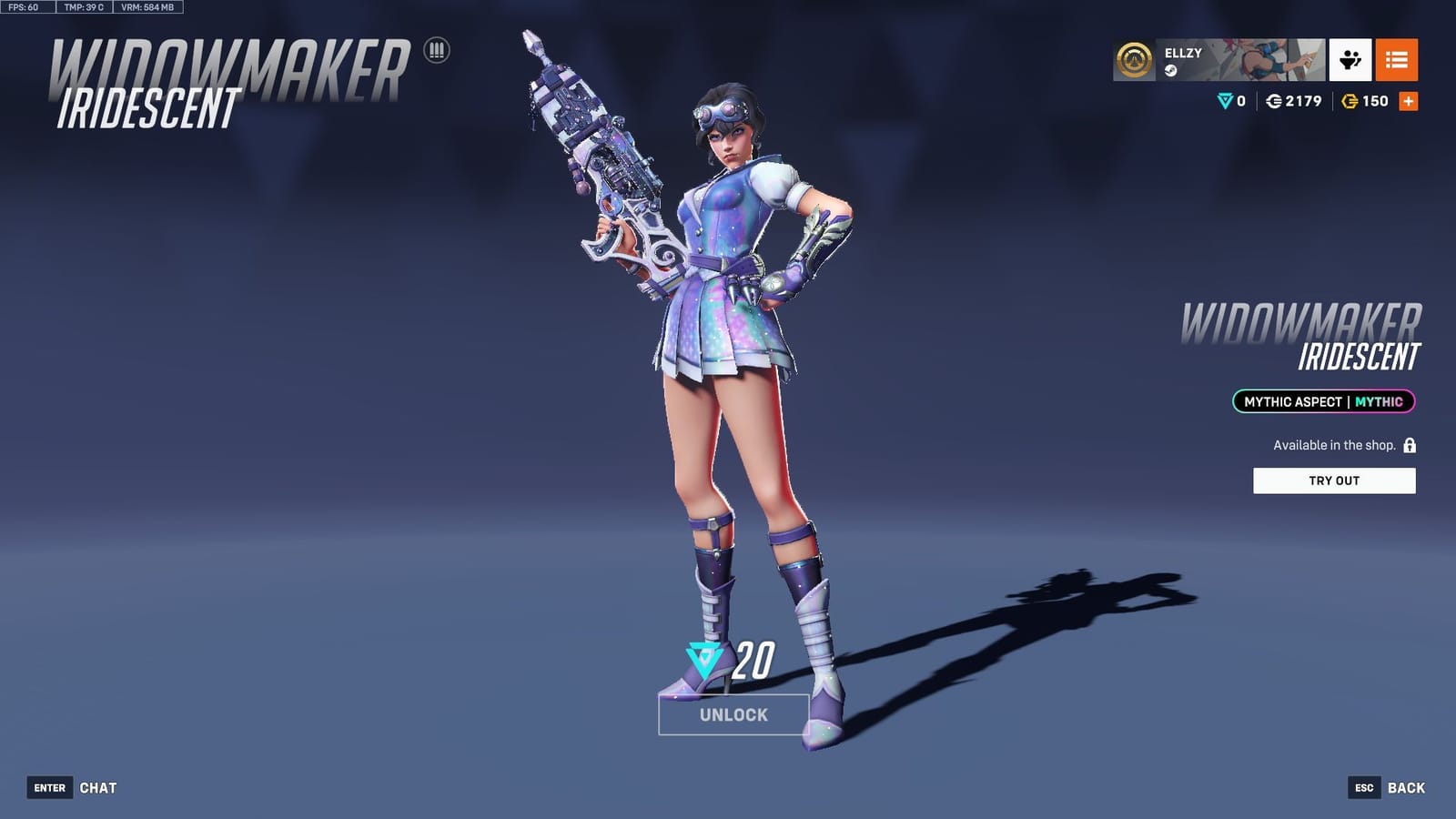The width and height of the screenshot is (1456, 819).
Task: Click the ammo clip icon beside the WIDOWMAKER title
Action: (438, 51)
